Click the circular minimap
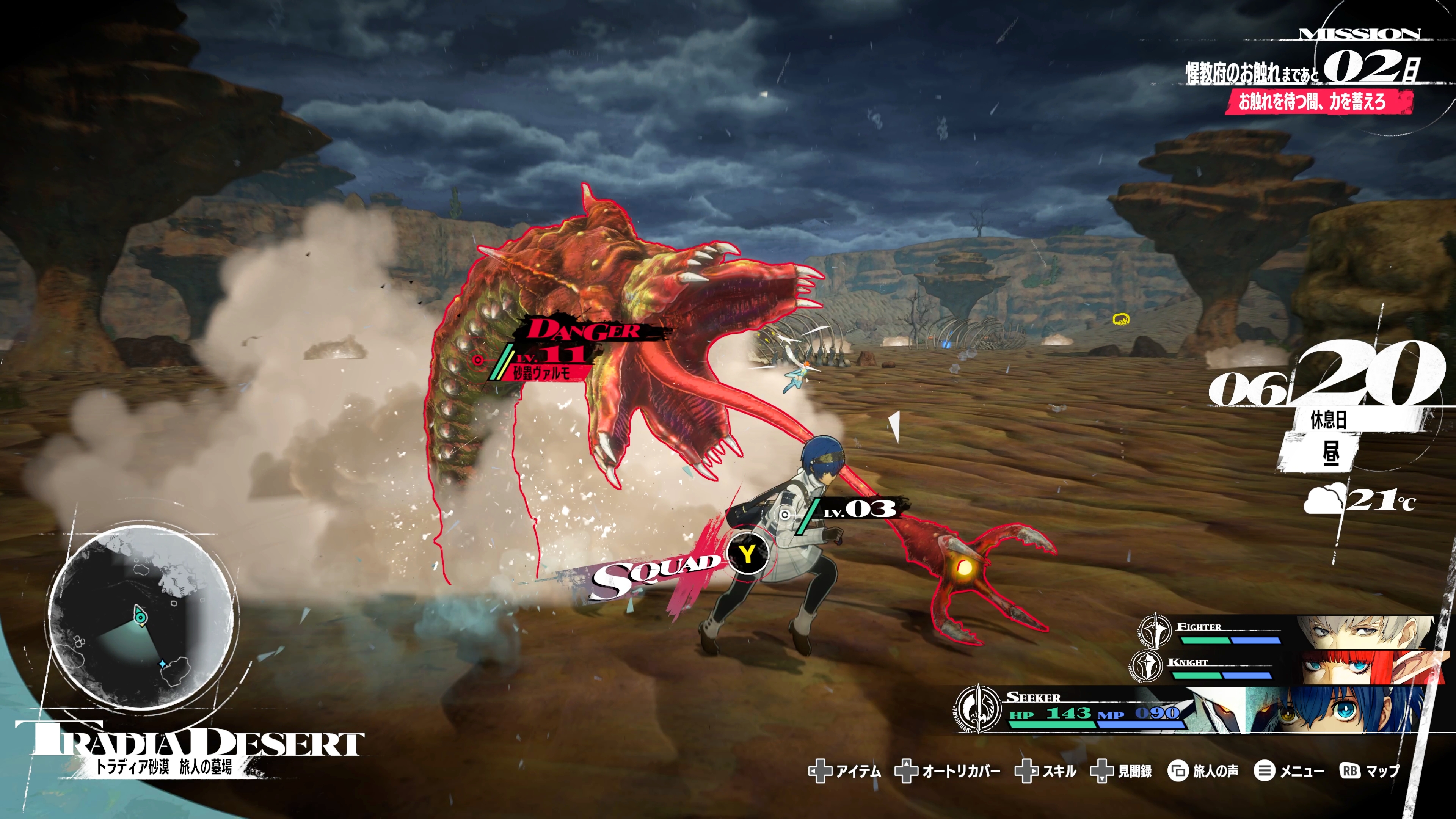 point(141,616)
